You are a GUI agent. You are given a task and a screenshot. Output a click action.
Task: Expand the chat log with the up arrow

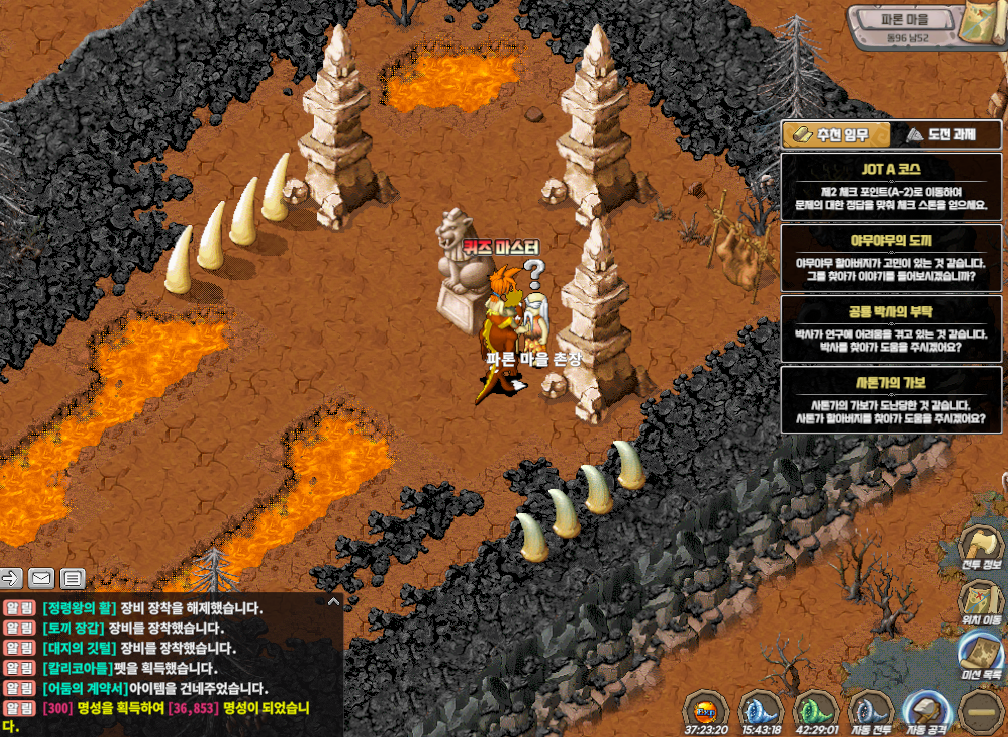[x=333, y=601]
